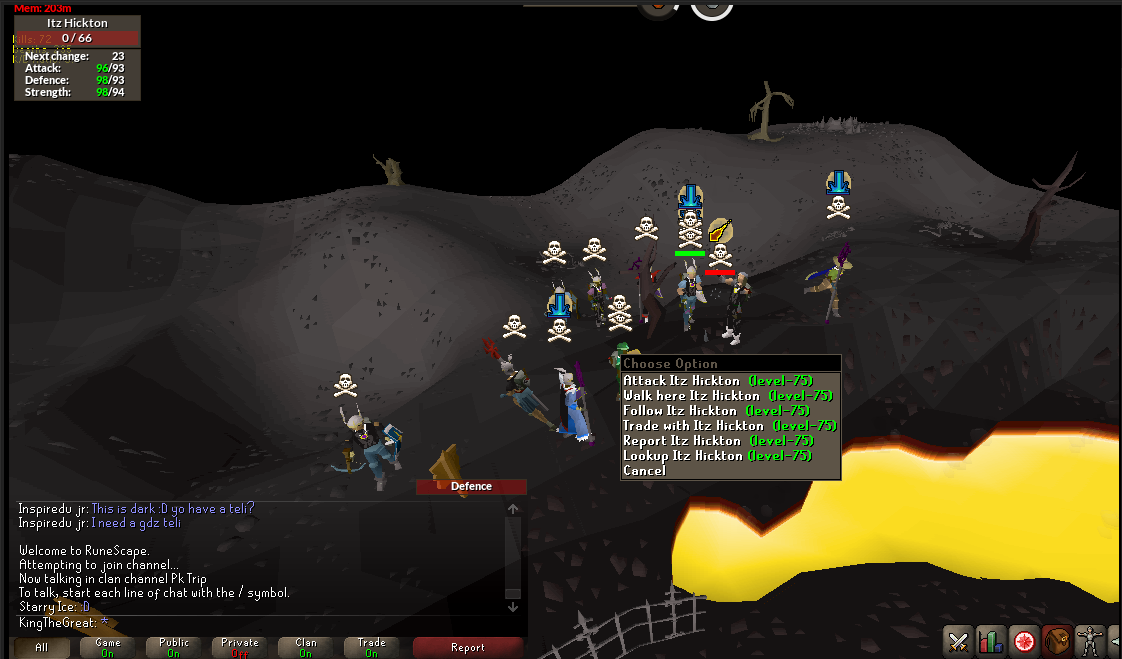This screenshot has width=1122, height=659.
Task: Click the red Report button
Action: tap(467, 647)
